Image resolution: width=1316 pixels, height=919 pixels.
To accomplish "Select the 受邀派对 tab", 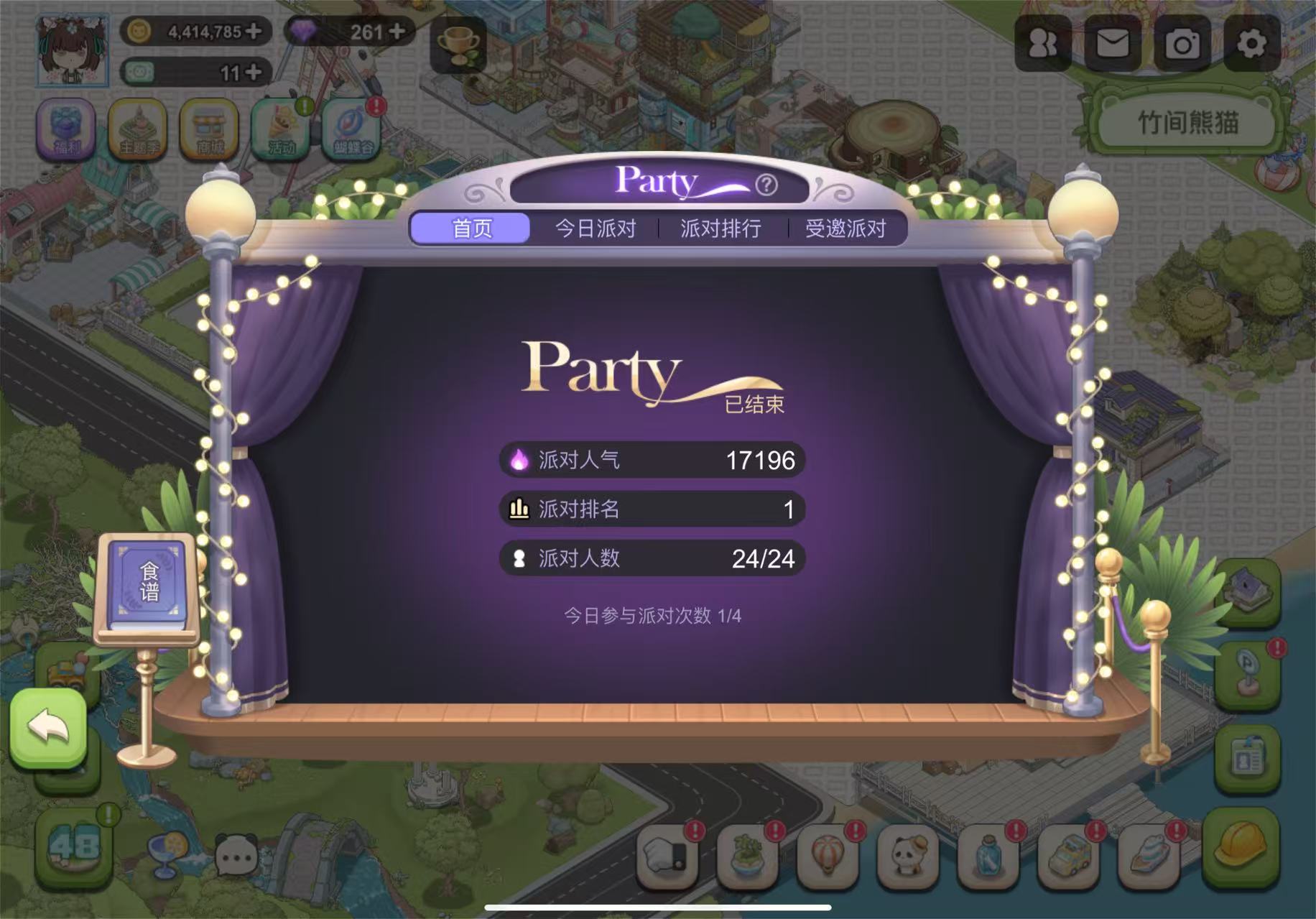I will click(845, 228).
